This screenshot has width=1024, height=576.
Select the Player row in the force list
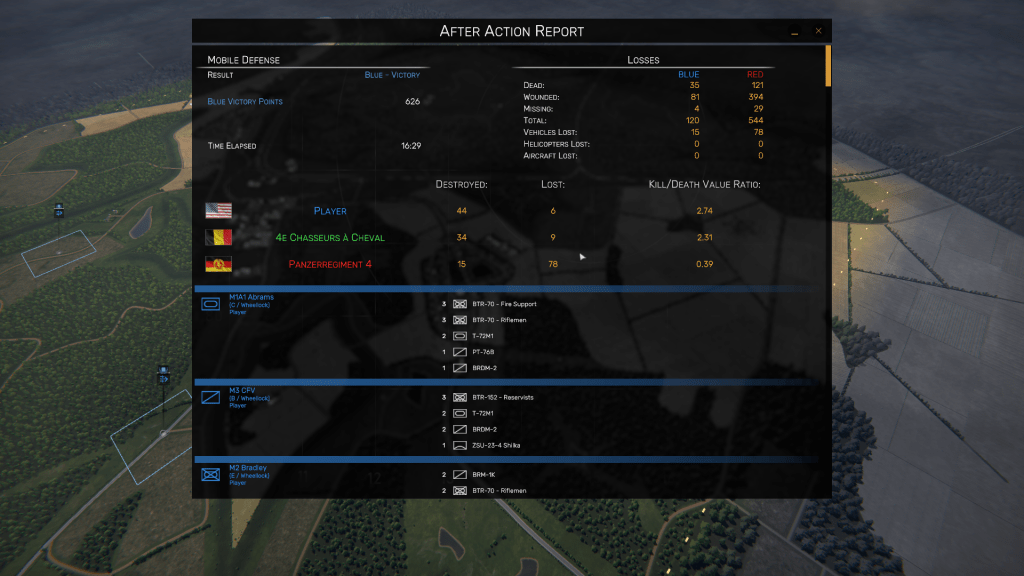[330, 211]
